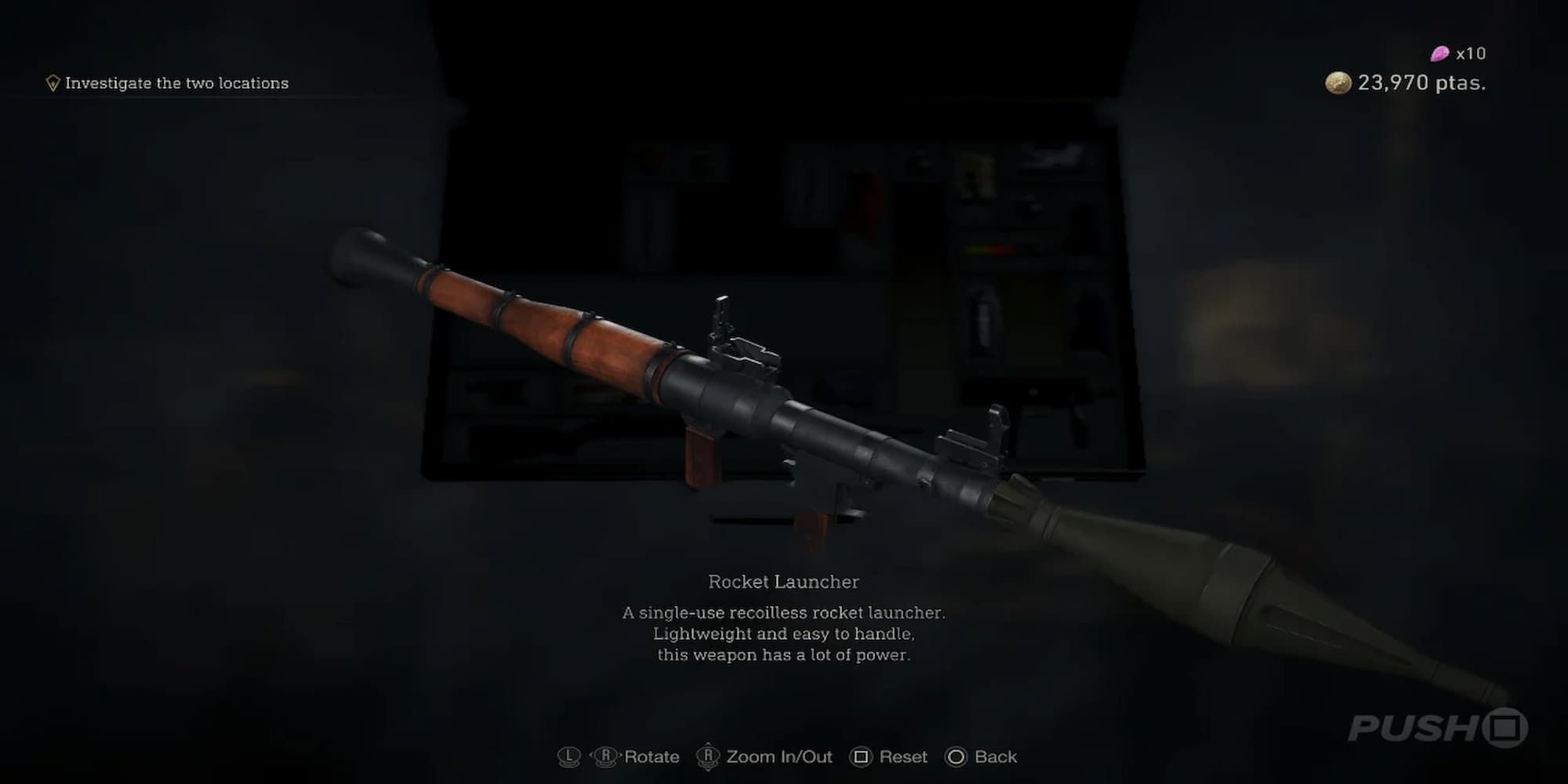Click the gold coin currency icon

click(1337, 83)
